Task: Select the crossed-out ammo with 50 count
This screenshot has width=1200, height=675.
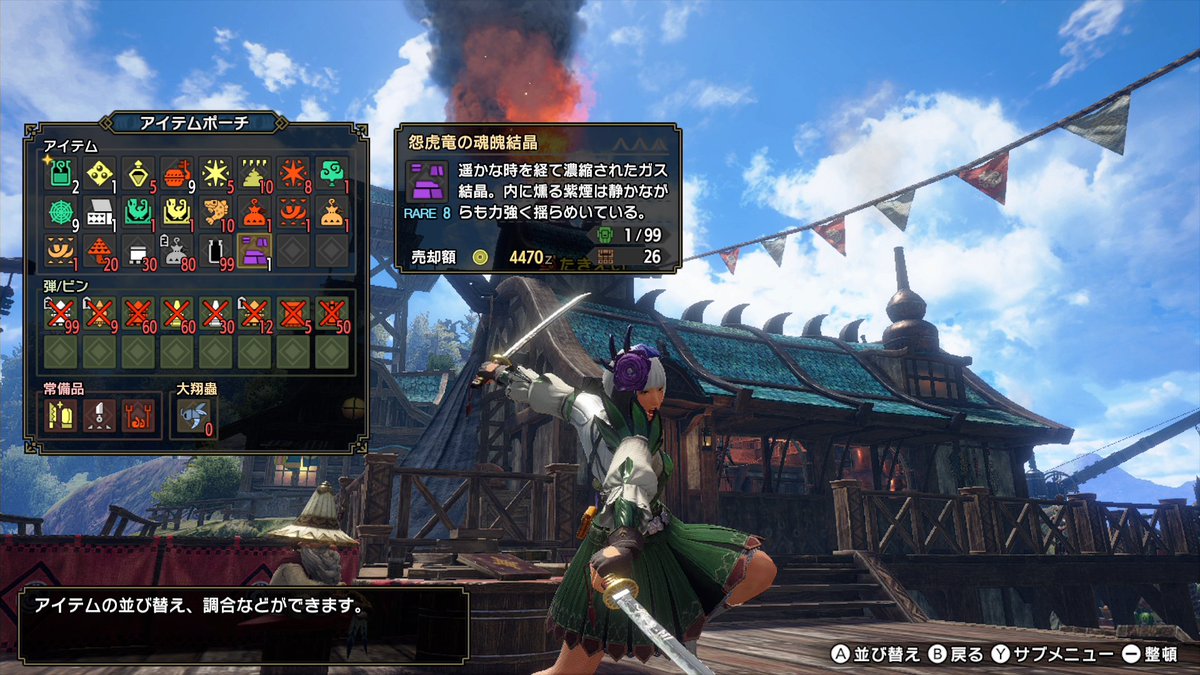Action: coord(333,313)
